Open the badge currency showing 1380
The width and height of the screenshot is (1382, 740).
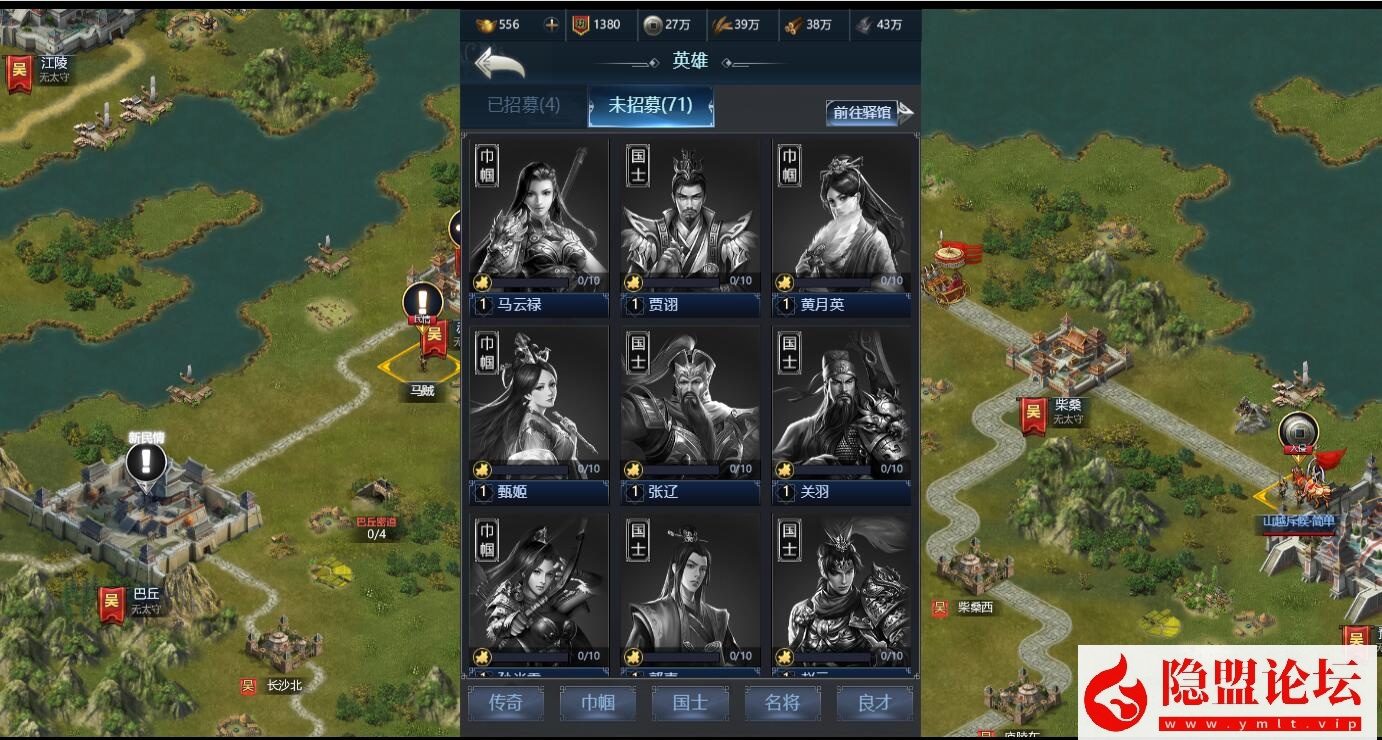[580, 25]
